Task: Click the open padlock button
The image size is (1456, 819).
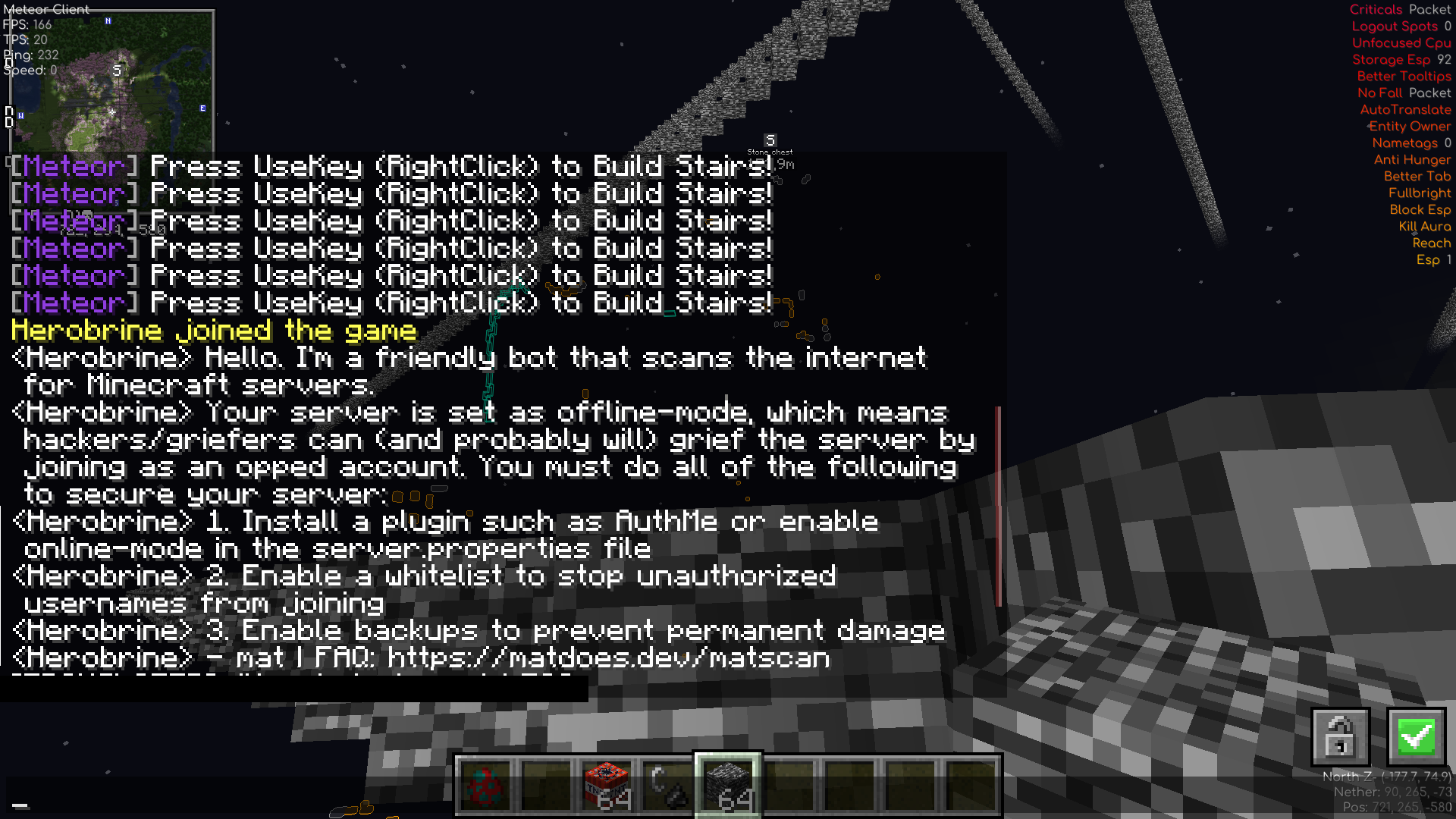Action: (1340, 736)
